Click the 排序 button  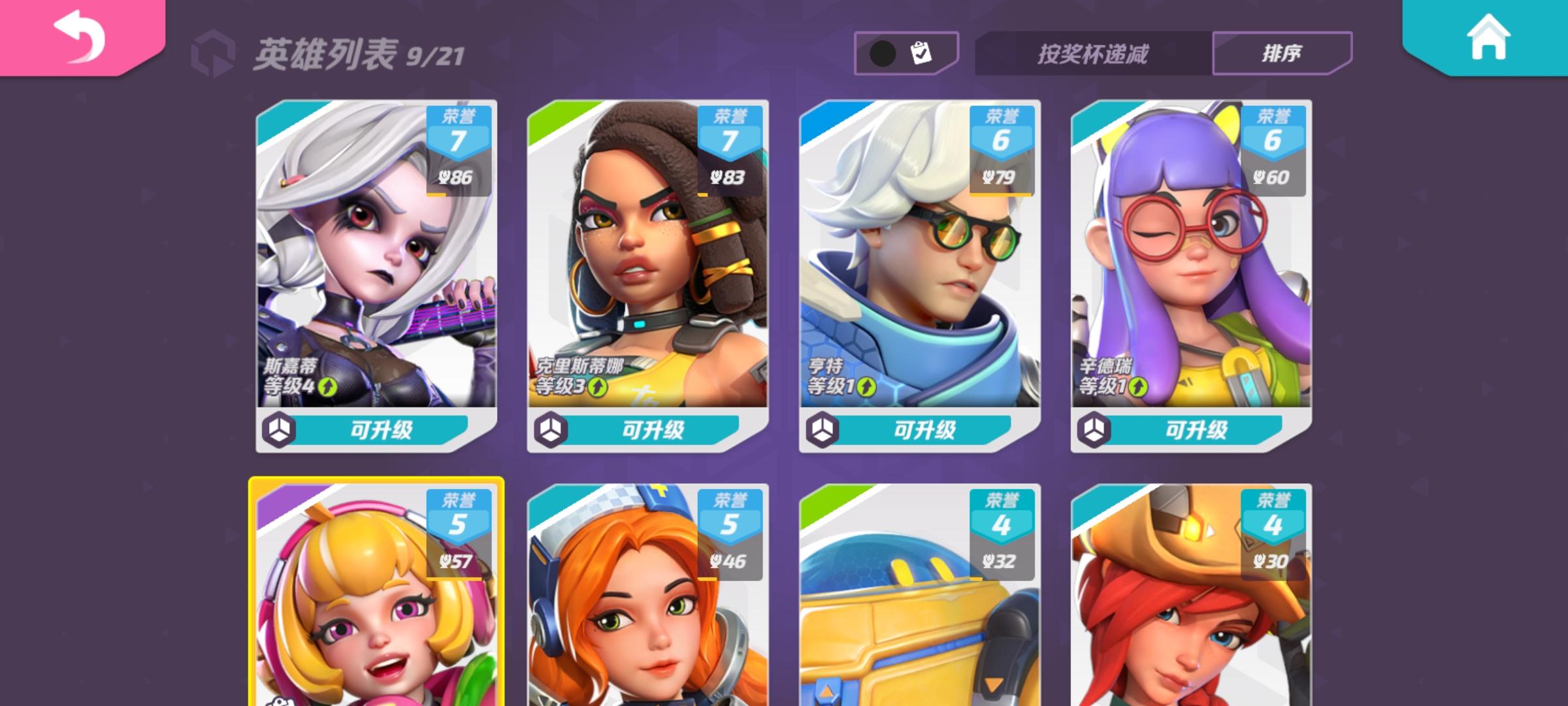1281,53
